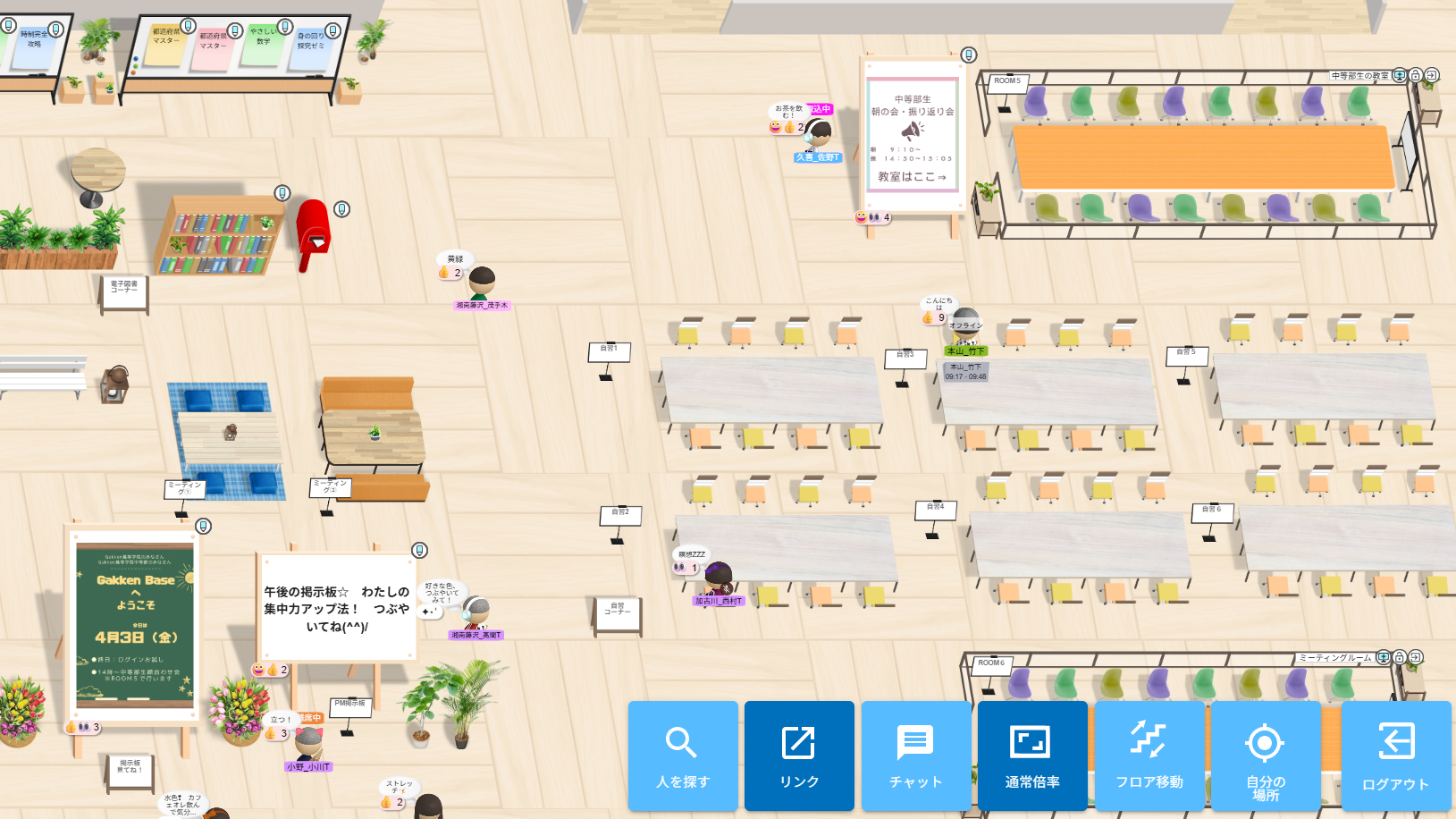Start screen share in ミーティングルーム
Image resolution: width=1456 pixels, height=819 pixels.
pos(1384,657)
